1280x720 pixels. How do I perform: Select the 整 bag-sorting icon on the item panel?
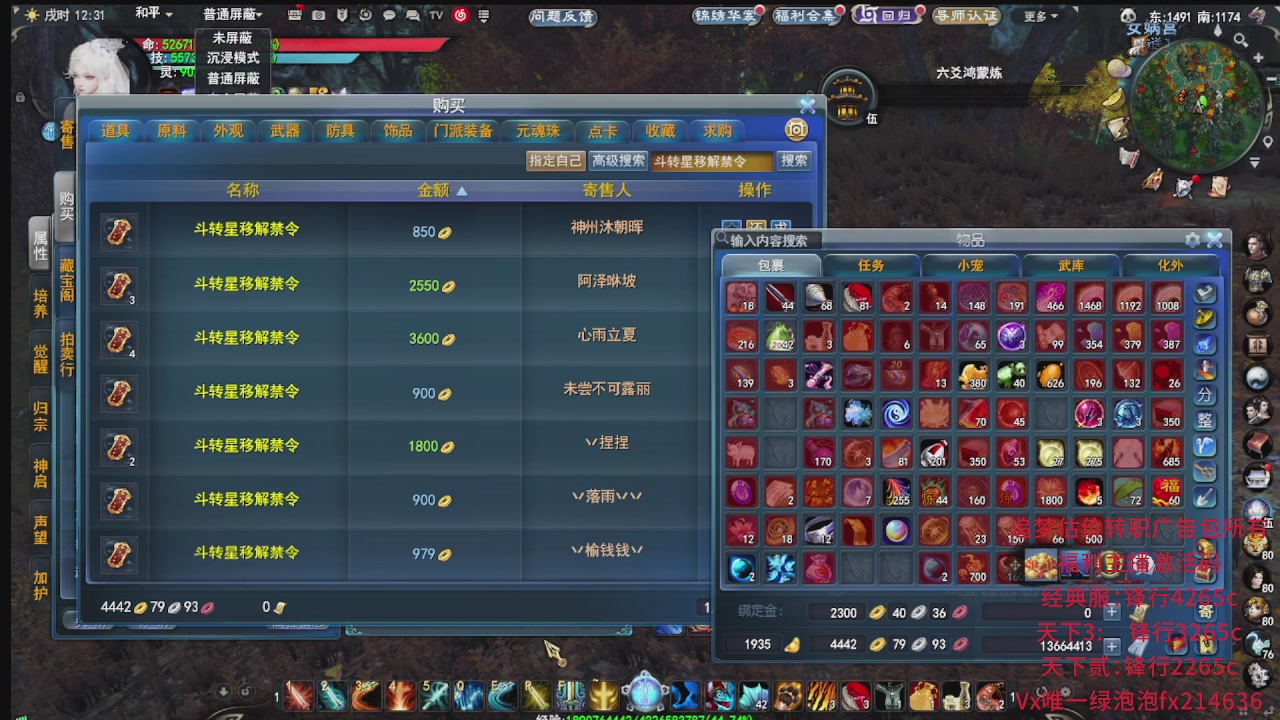tap(1206, 421)
